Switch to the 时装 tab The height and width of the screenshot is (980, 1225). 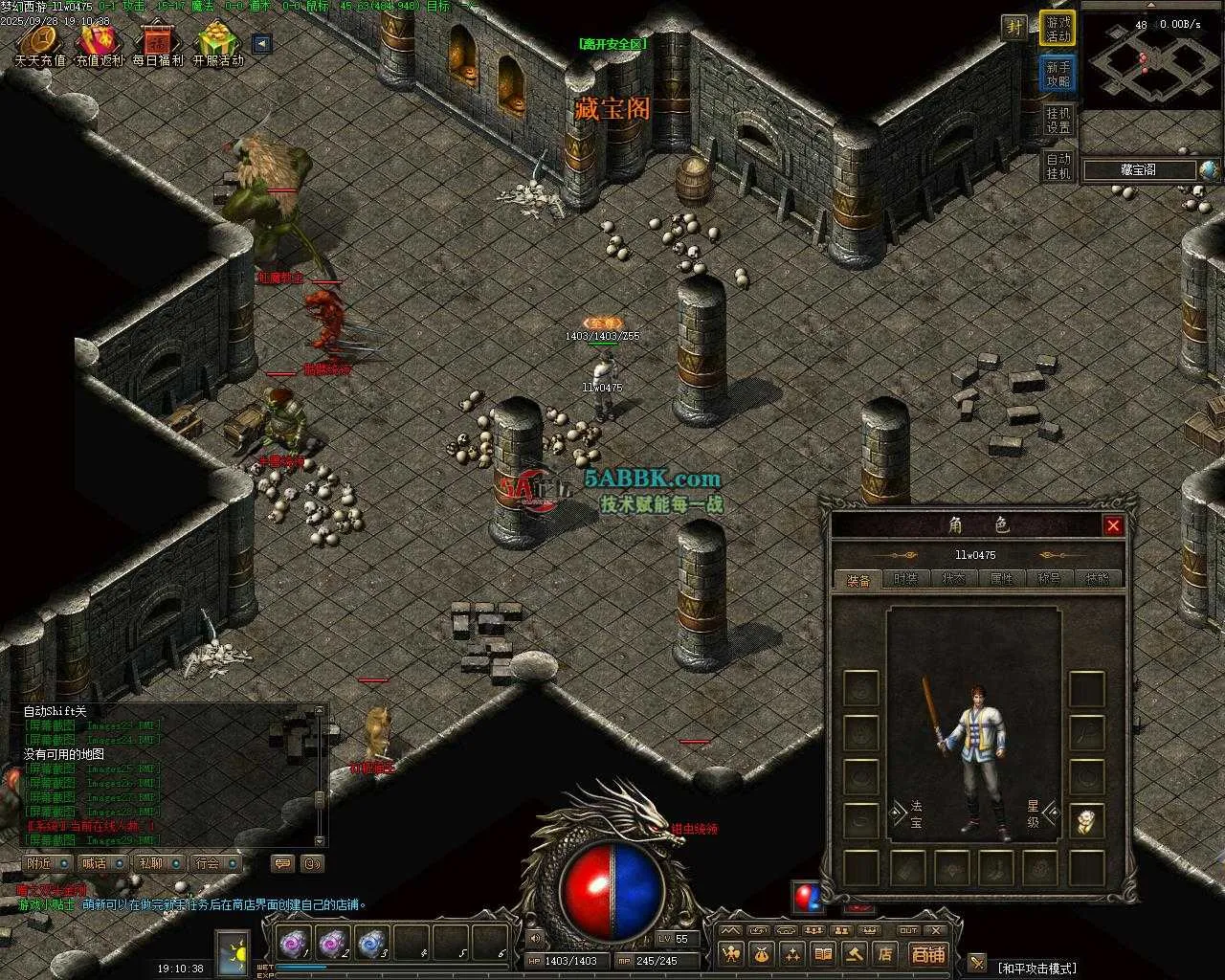[x=905, y=579]
